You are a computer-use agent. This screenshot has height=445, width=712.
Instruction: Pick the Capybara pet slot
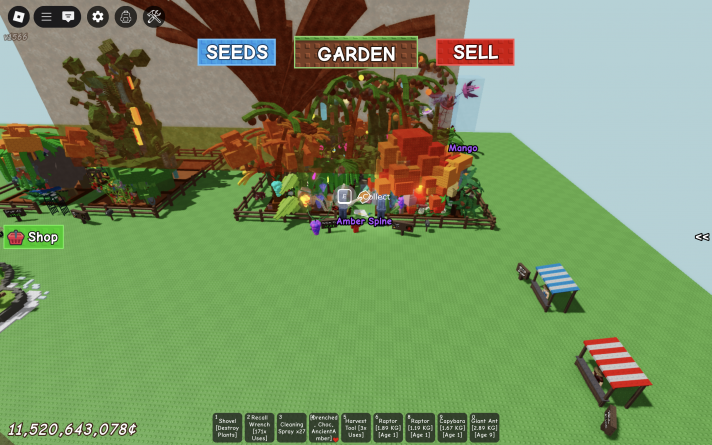coord(452,428)
